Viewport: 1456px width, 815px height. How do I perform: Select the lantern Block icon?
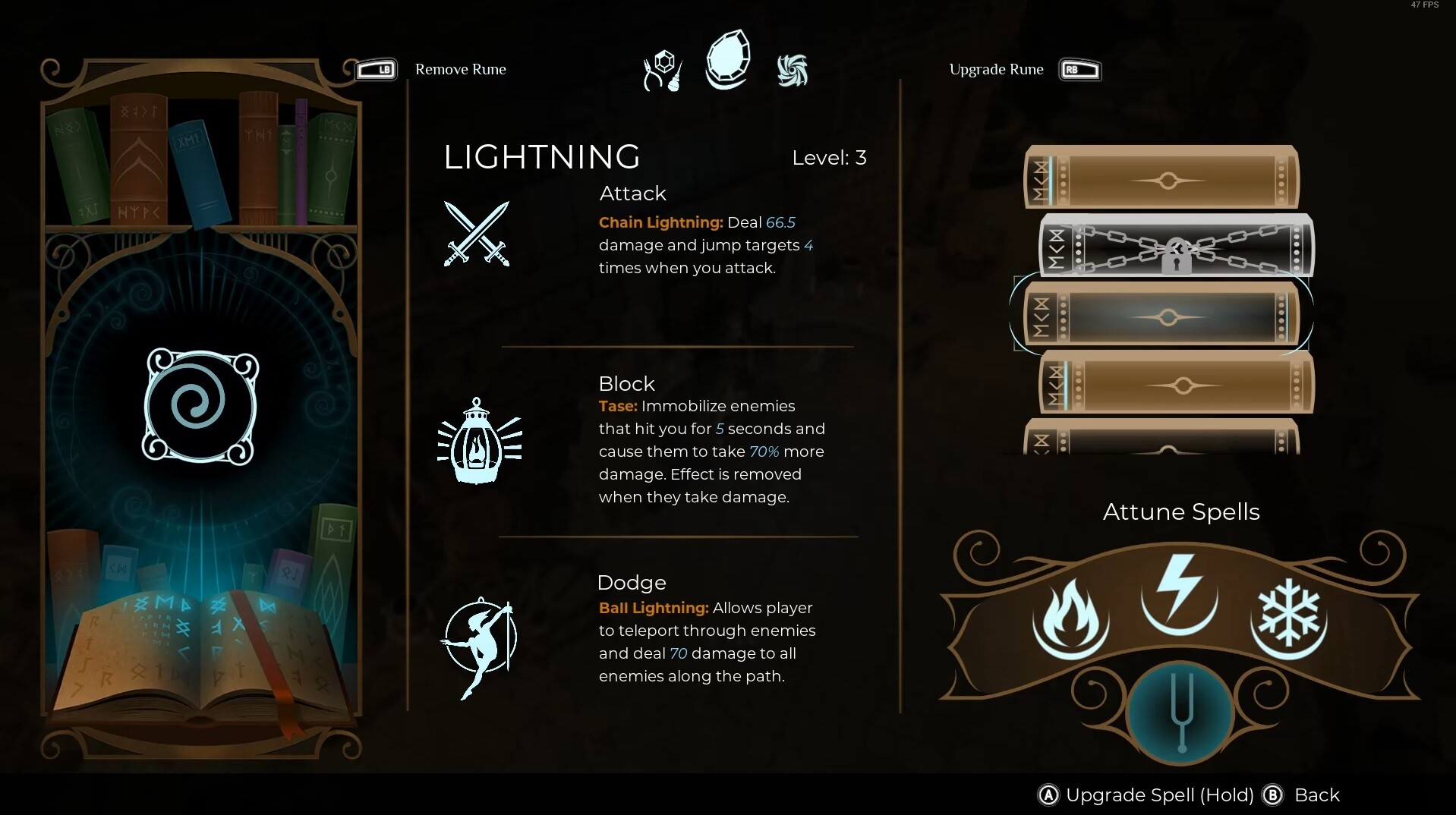point(478,442)
